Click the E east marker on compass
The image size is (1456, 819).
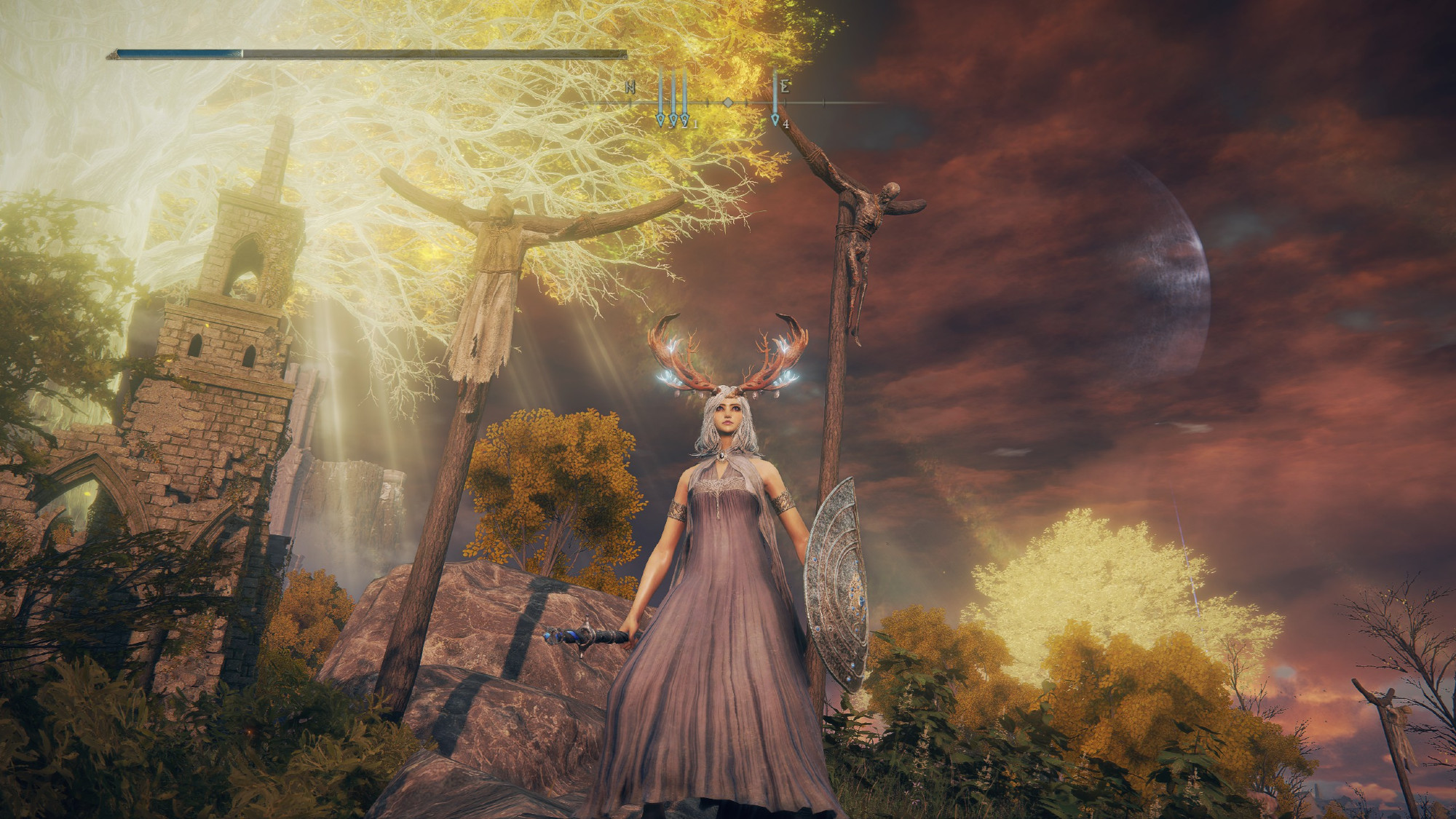(786, 87)
